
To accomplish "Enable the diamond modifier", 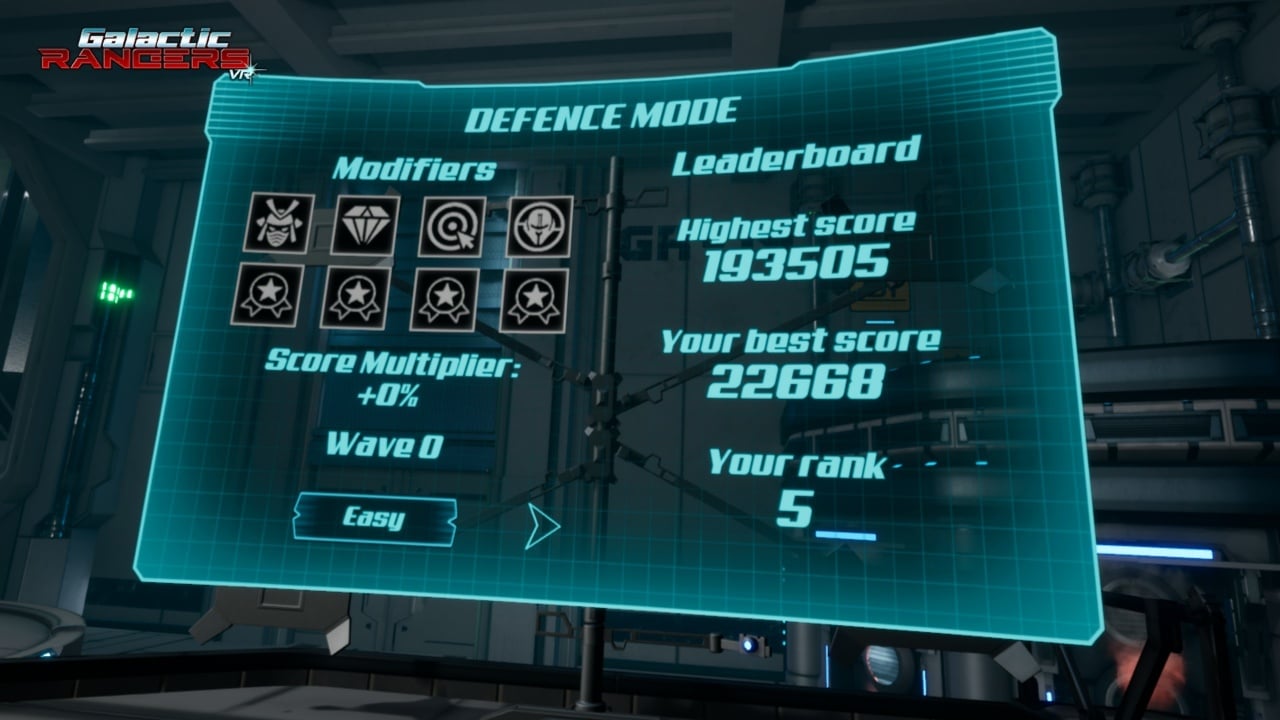I will click(x=365, y=225).
